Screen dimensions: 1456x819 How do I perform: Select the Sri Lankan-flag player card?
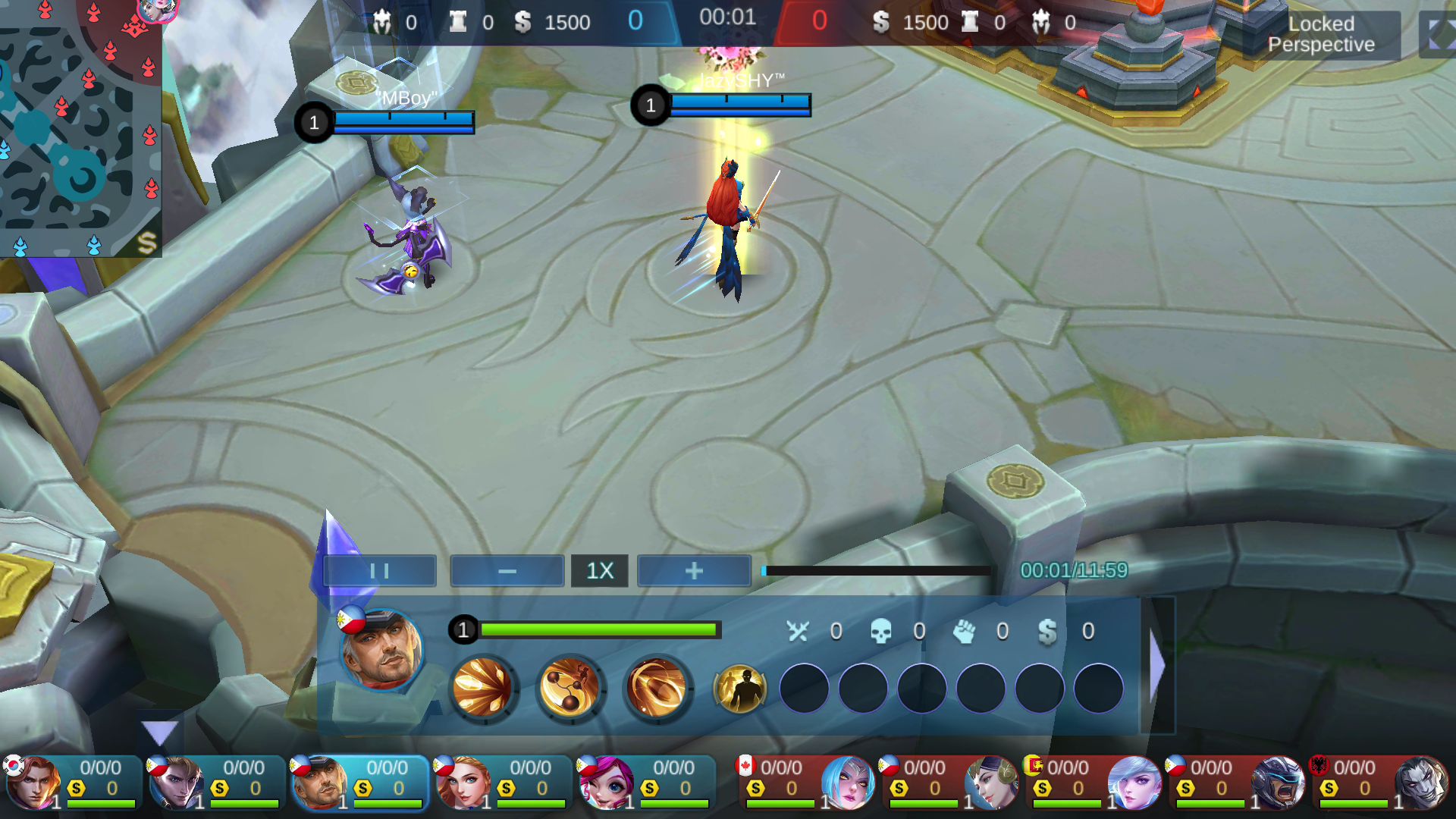click(x=1092, y=783)
